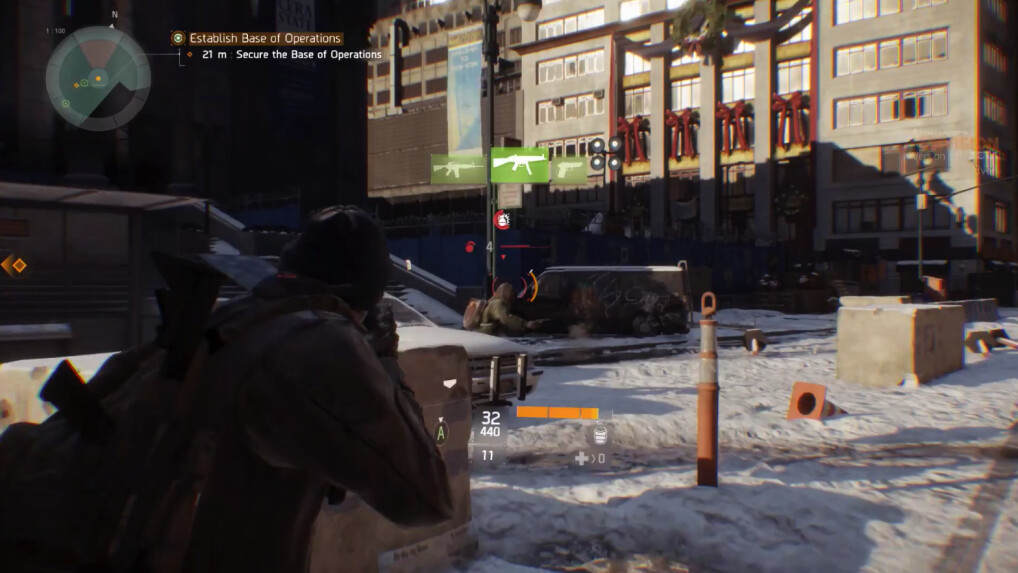Switch to the pistol sidearm slot

coord(568,169)
